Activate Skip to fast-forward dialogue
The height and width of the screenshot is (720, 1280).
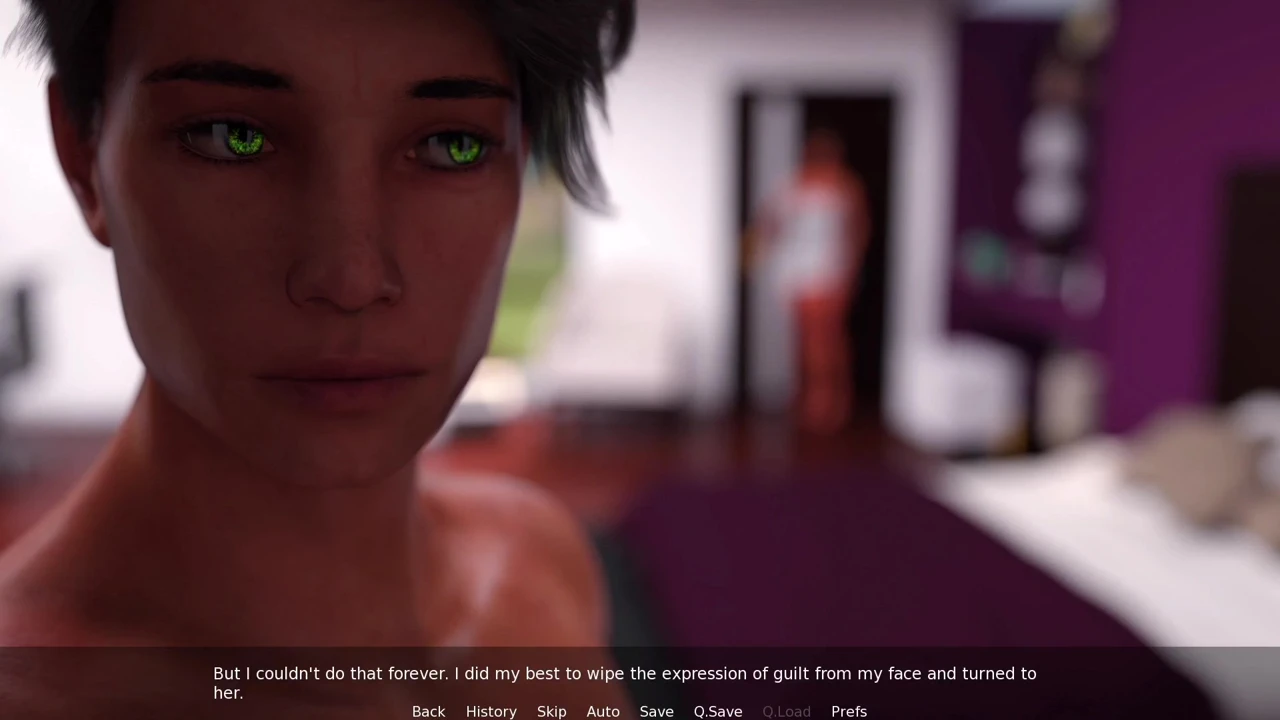point(551,711)
